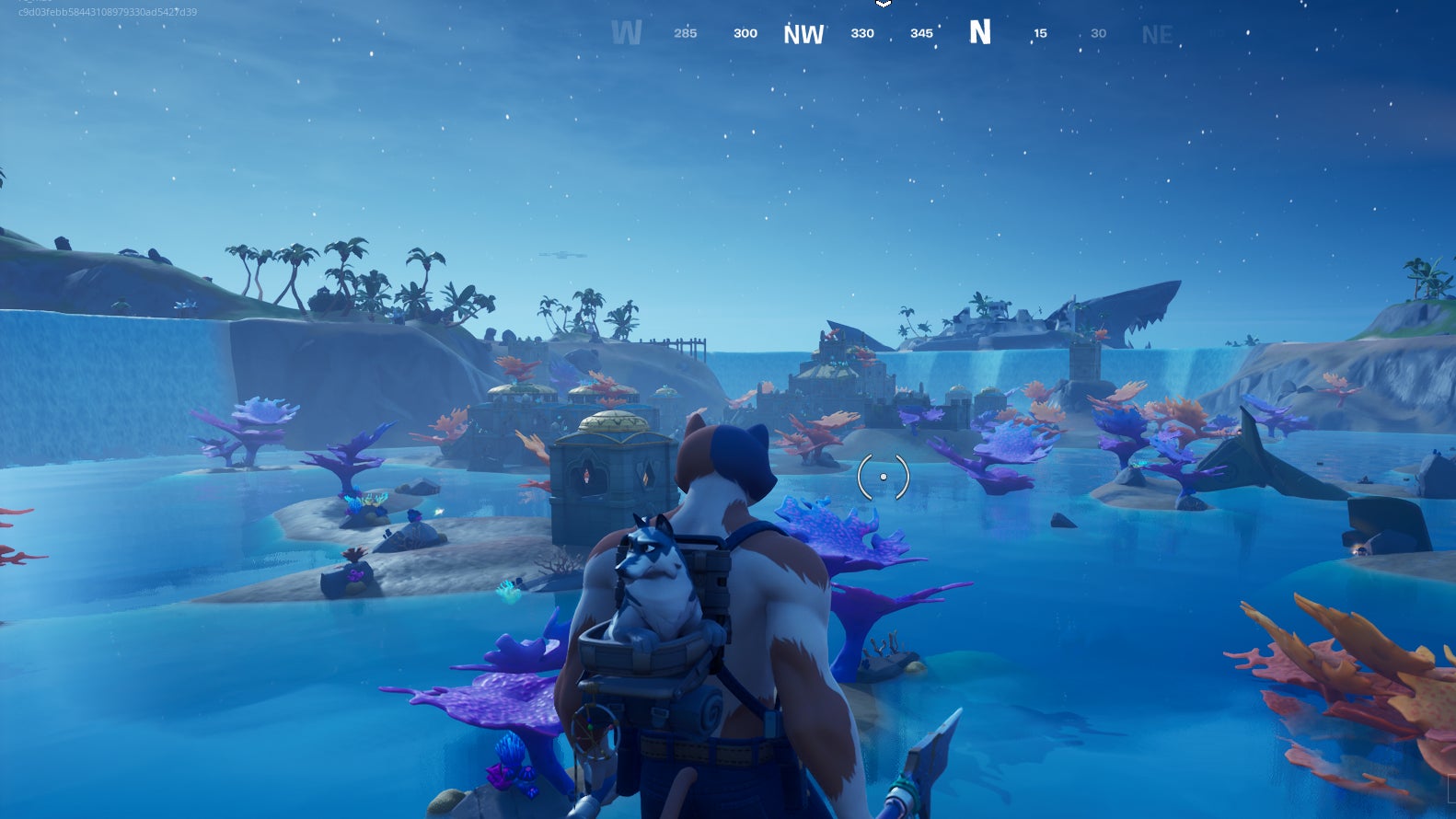Click the 285 compass degree marker
The width and height of the screenshot is (1456, 819).
pos(685,34)
